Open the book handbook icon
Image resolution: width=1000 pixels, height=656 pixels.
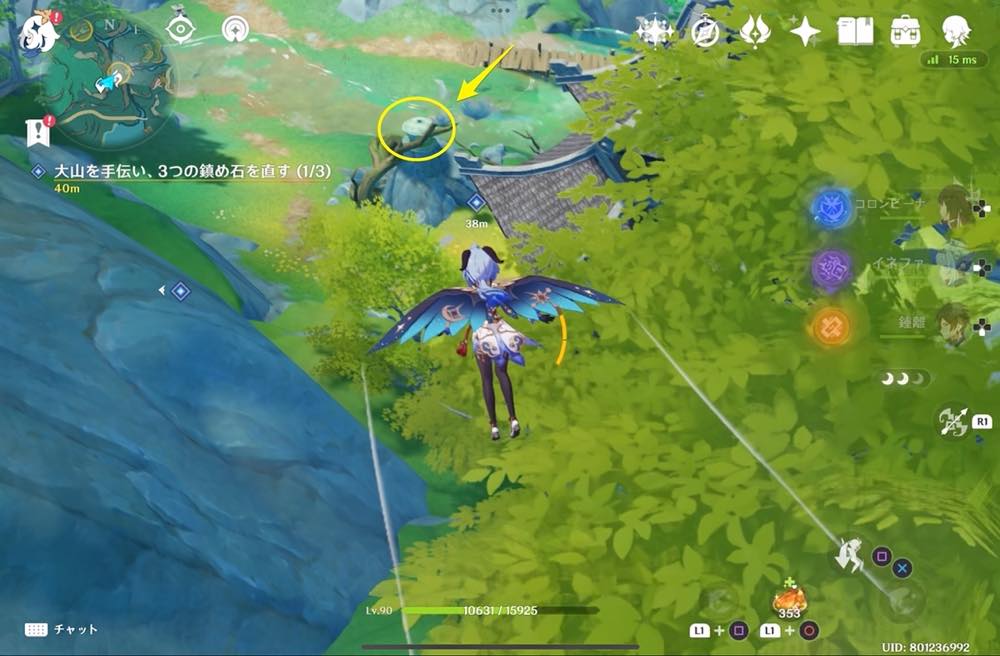point(855,31)
